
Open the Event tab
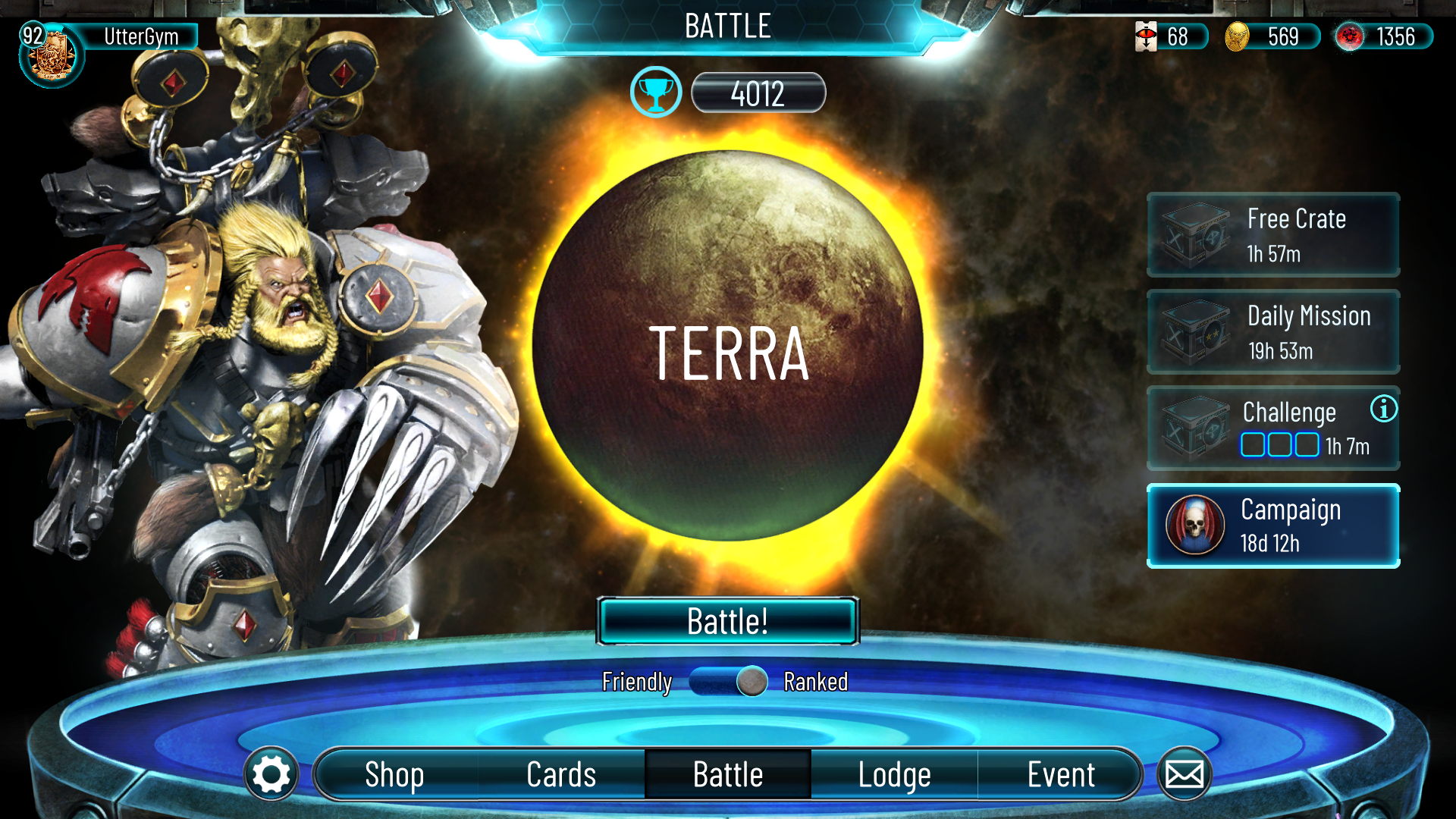(1060, 774)
